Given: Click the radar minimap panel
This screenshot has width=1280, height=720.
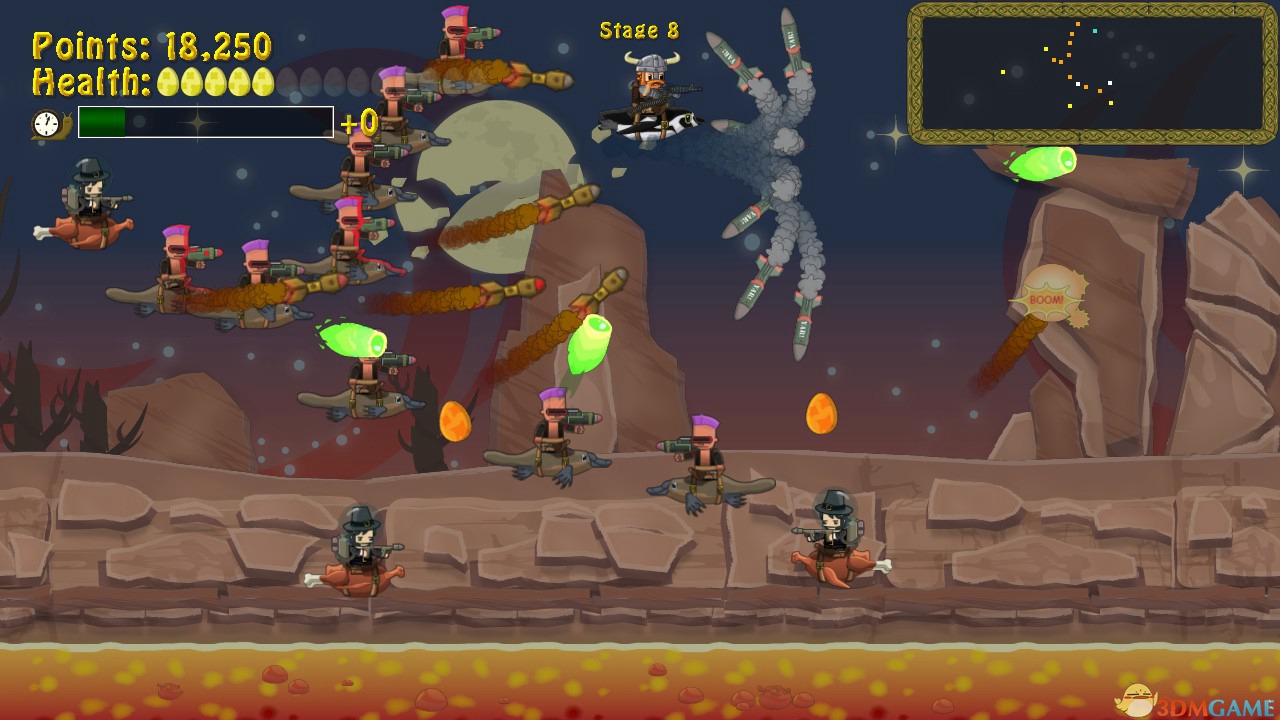Looking at the screenshot, I should click(1092, 73).
